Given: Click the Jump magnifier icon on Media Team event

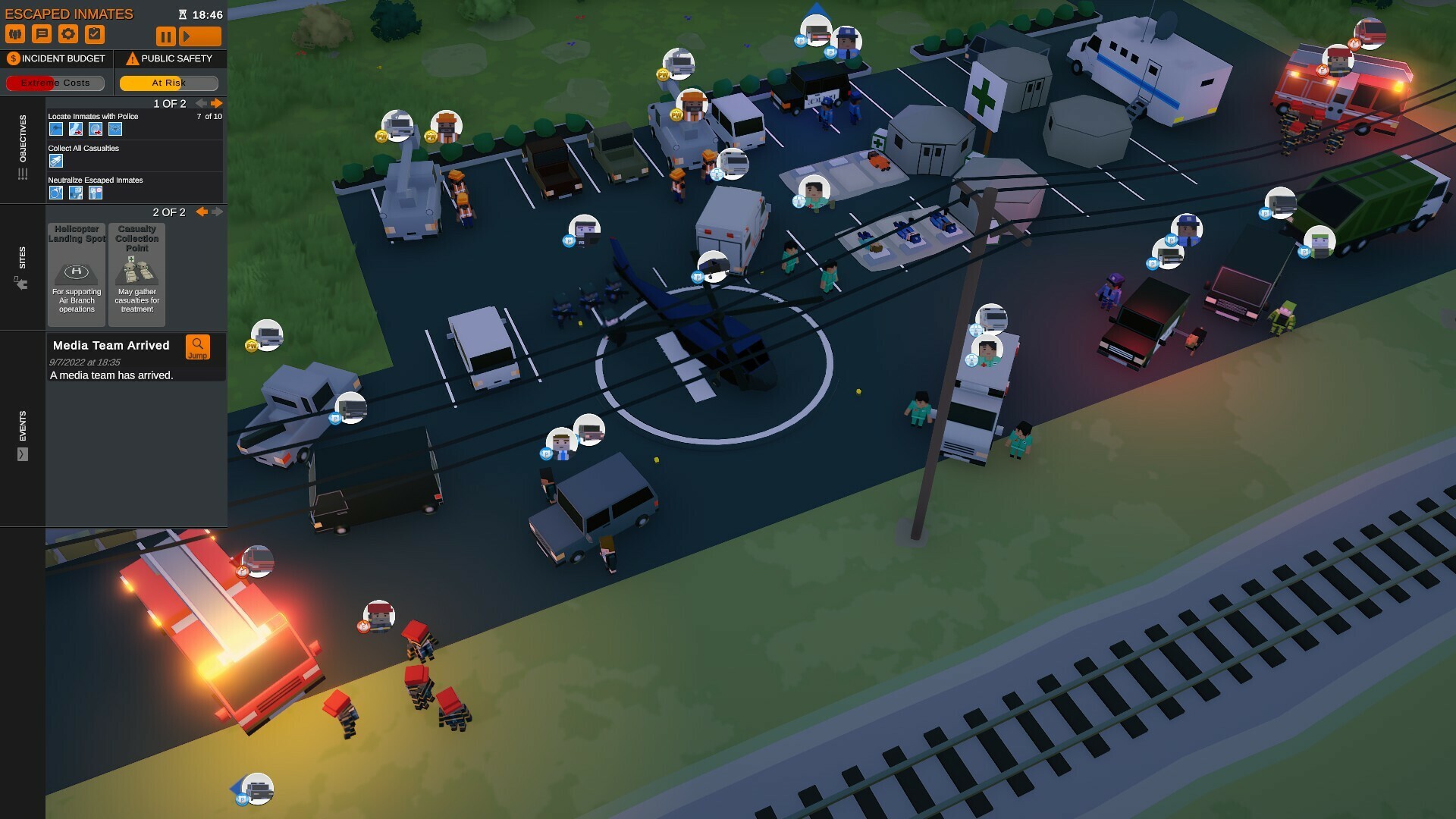Looking at the screenshot, I should click(198, 348).
